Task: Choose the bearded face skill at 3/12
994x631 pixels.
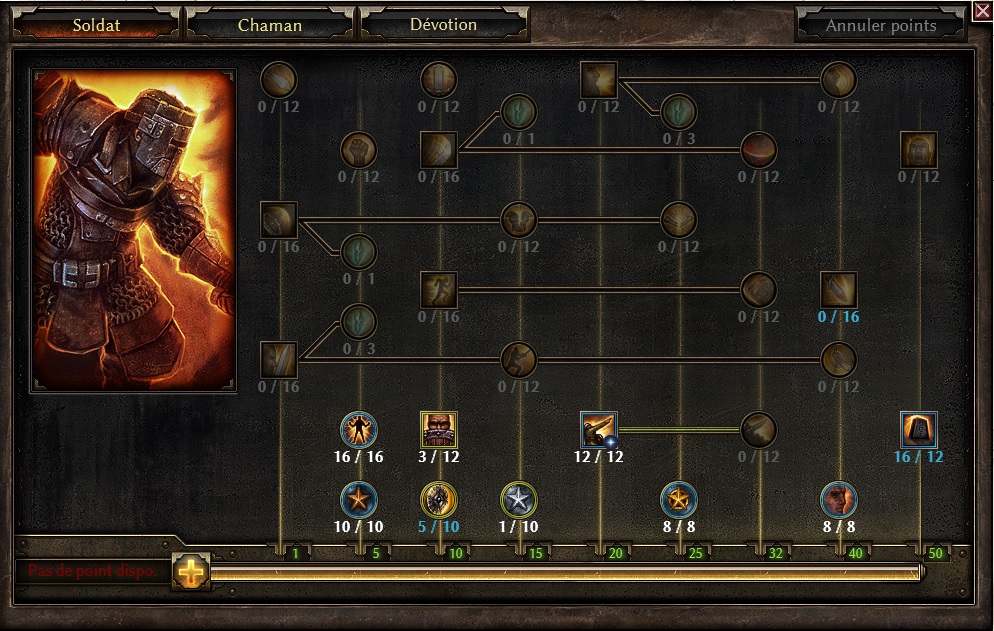Action: (x=439, y=430)
